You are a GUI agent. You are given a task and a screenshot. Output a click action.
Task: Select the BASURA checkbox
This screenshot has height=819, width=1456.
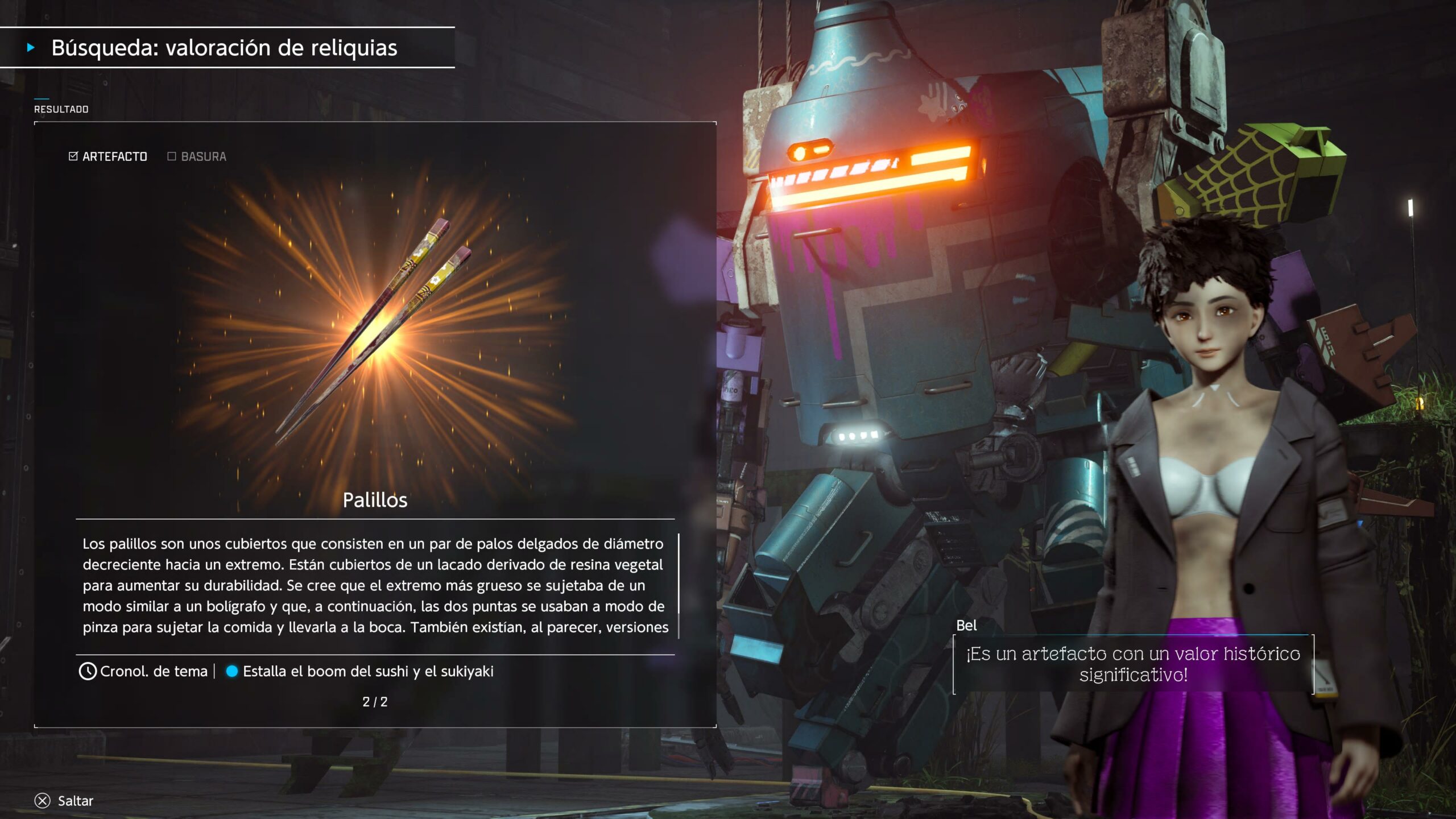pyautogui.click(x=172, y=156)
